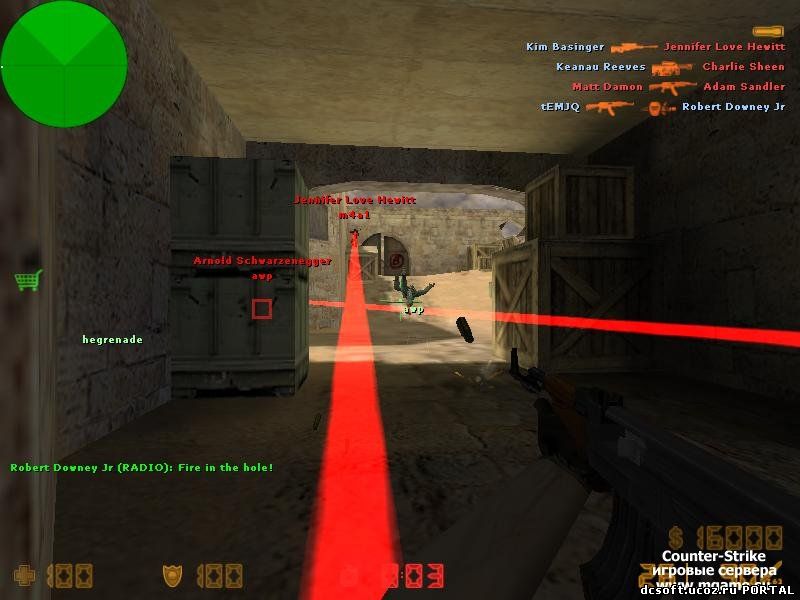The height and width of the screenshot is (600, 800).
Task: Click the hegrenade pickup notice text
Action: (112, 340)
